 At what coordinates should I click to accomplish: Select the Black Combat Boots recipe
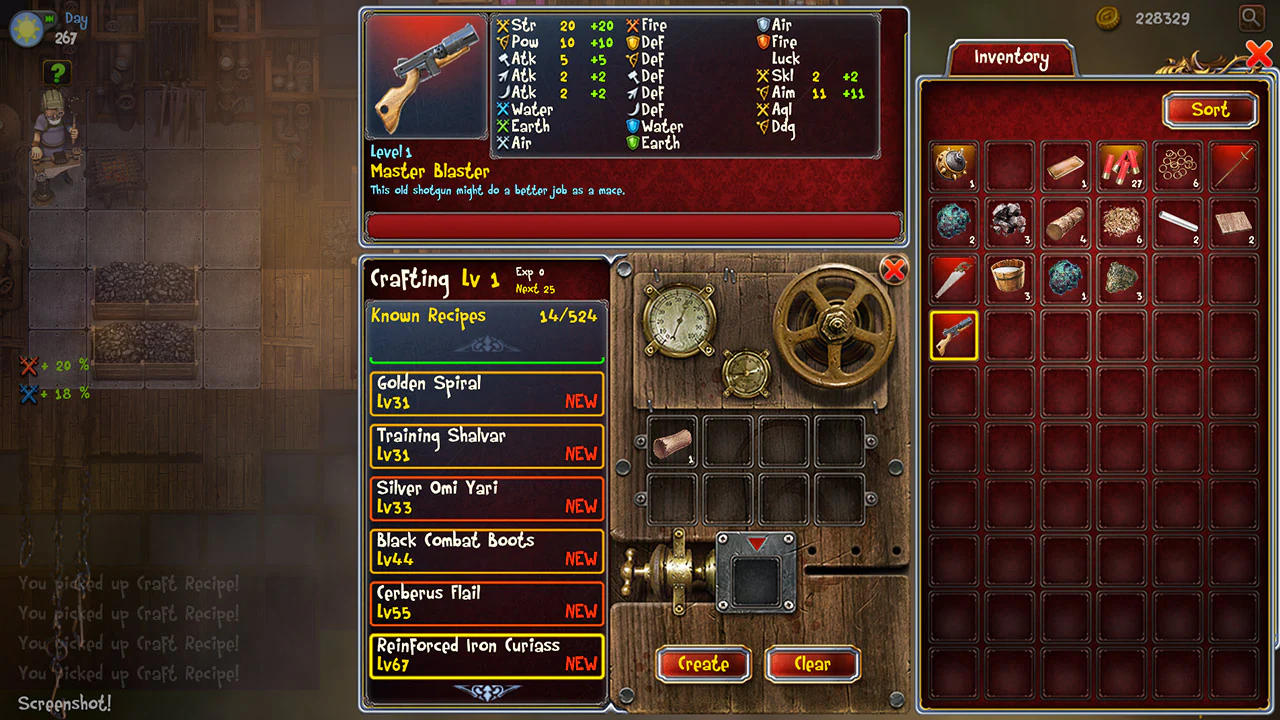[486, 551]
